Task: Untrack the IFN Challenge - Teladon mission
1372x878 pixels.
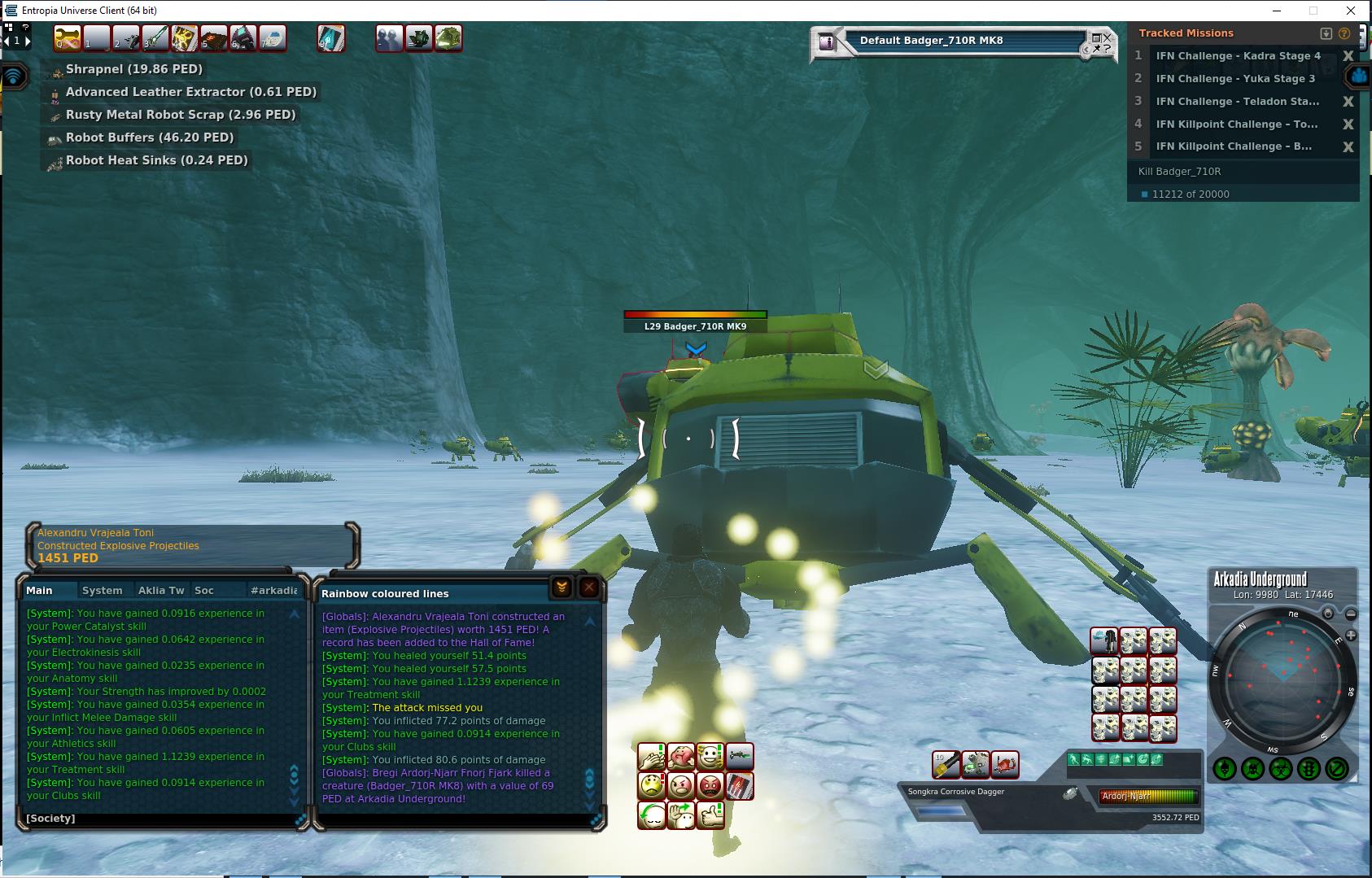Action: tap(1348, 102)
